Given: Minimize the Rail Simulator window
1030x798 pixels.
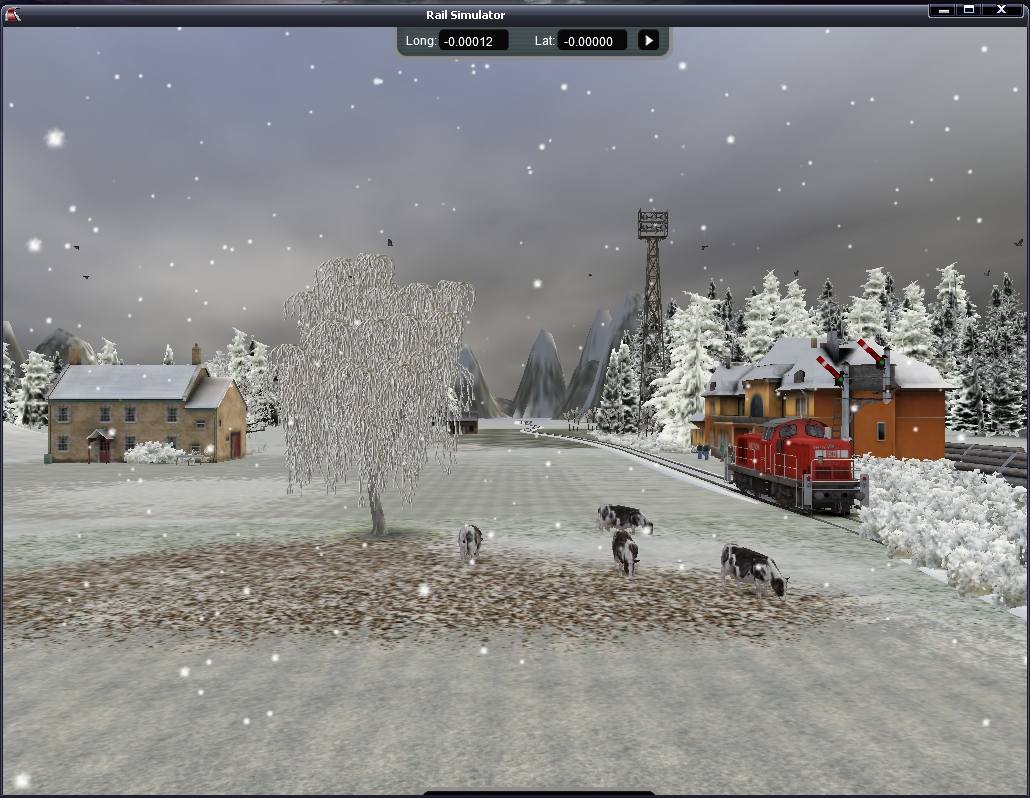Looking at the screenshot, I should click(943, 11).
